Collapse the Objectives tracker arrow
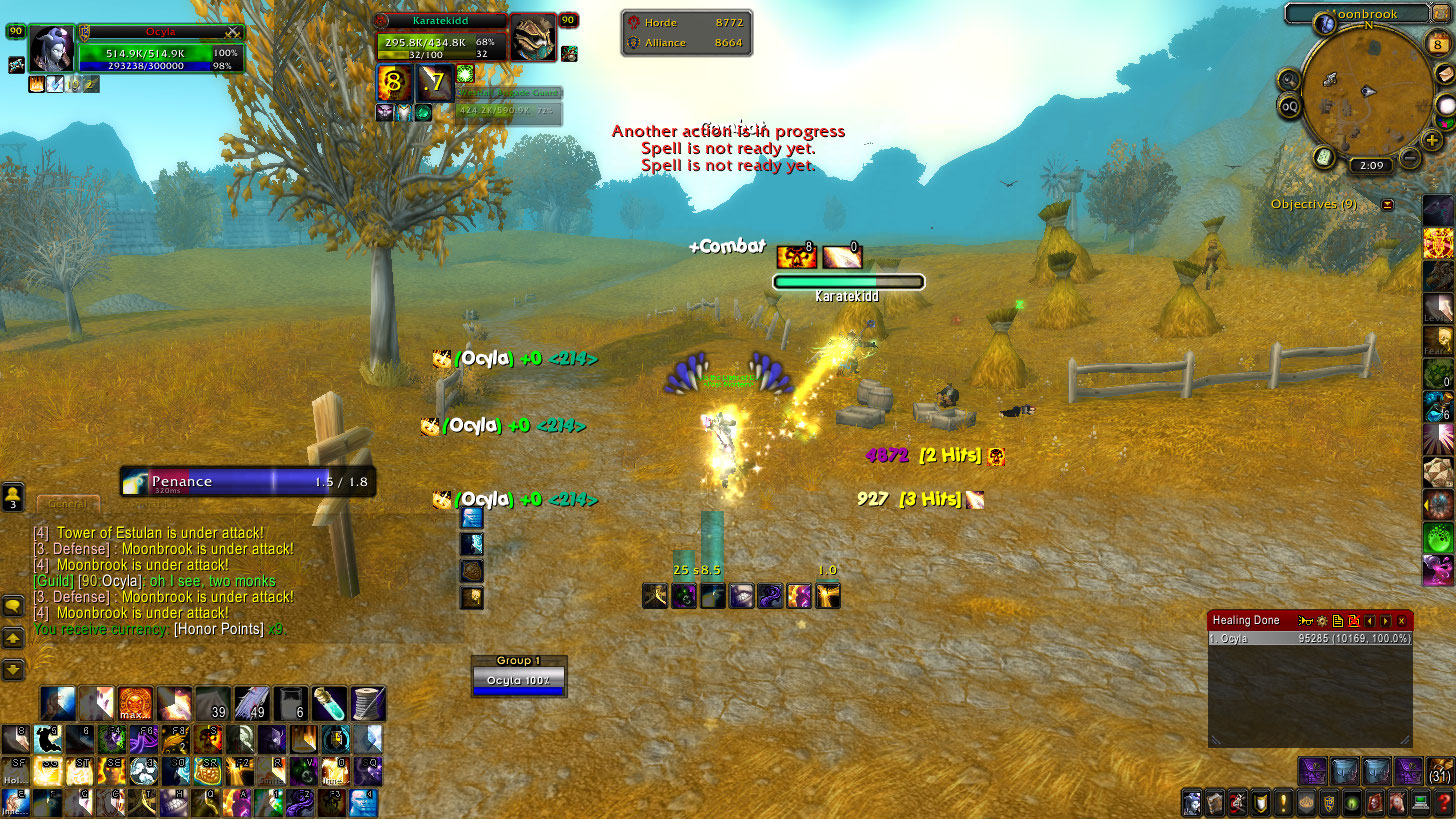This screenshot has width=1456, height=819. 1387,205
